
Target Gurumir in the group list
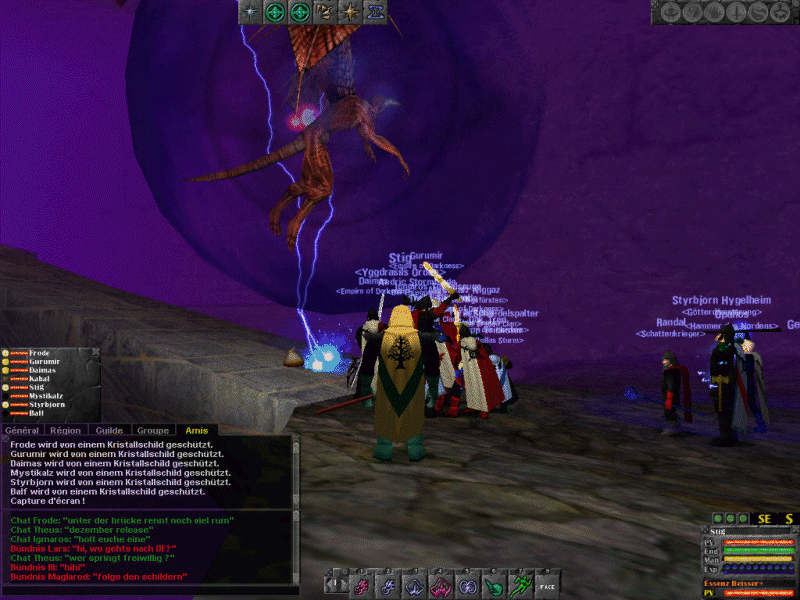coord(44,362)
